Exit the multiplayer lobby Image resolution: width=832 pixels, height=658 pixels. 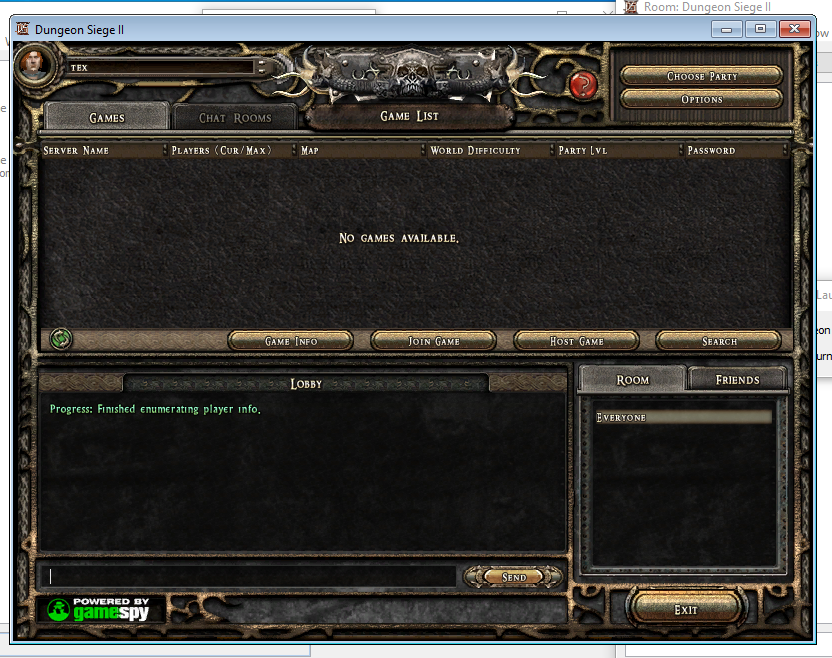click(x=686, y=609)
